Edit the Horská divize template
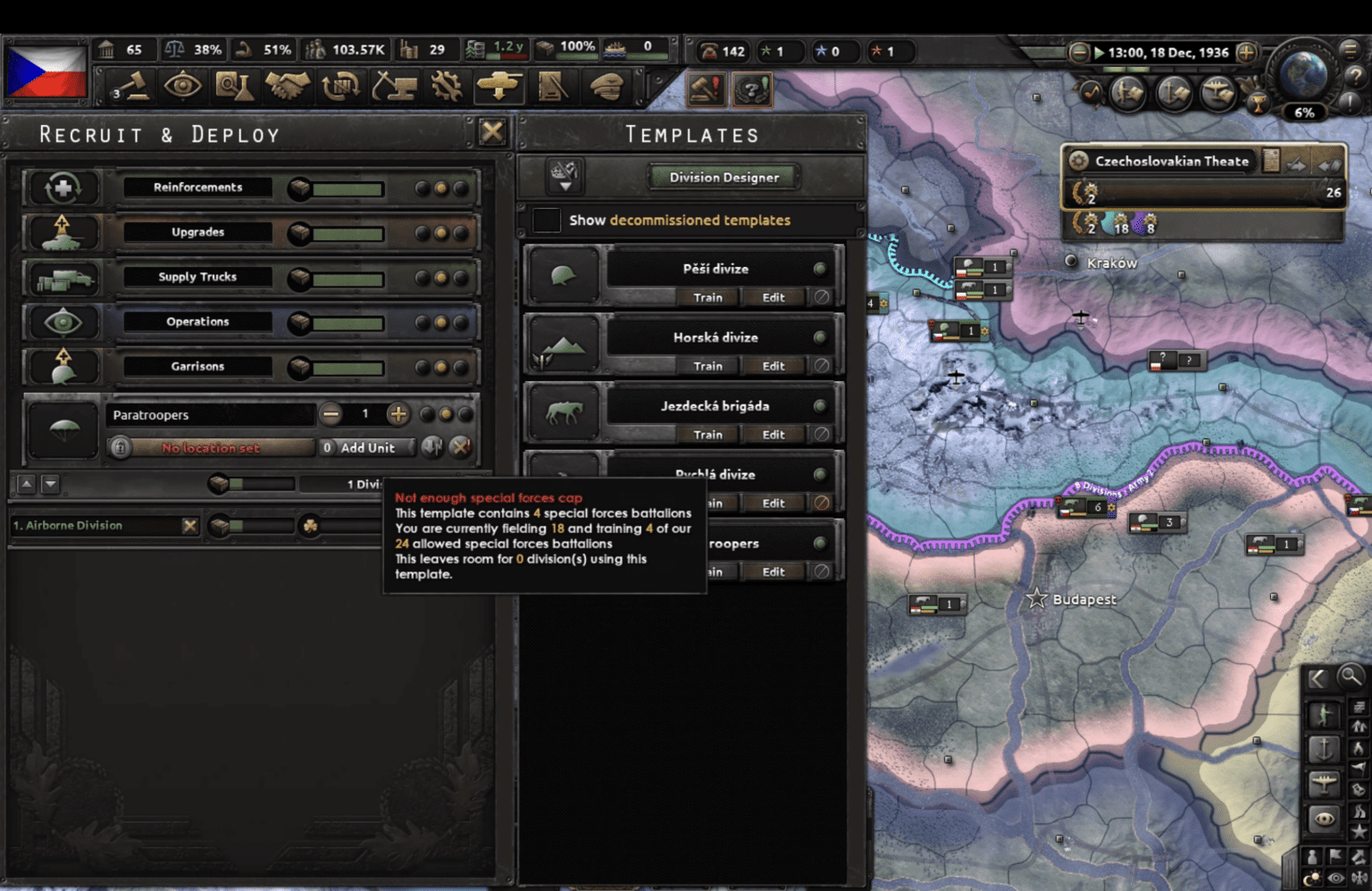Viewport: 1372px width, 891px height. click(x=773, y=366)
